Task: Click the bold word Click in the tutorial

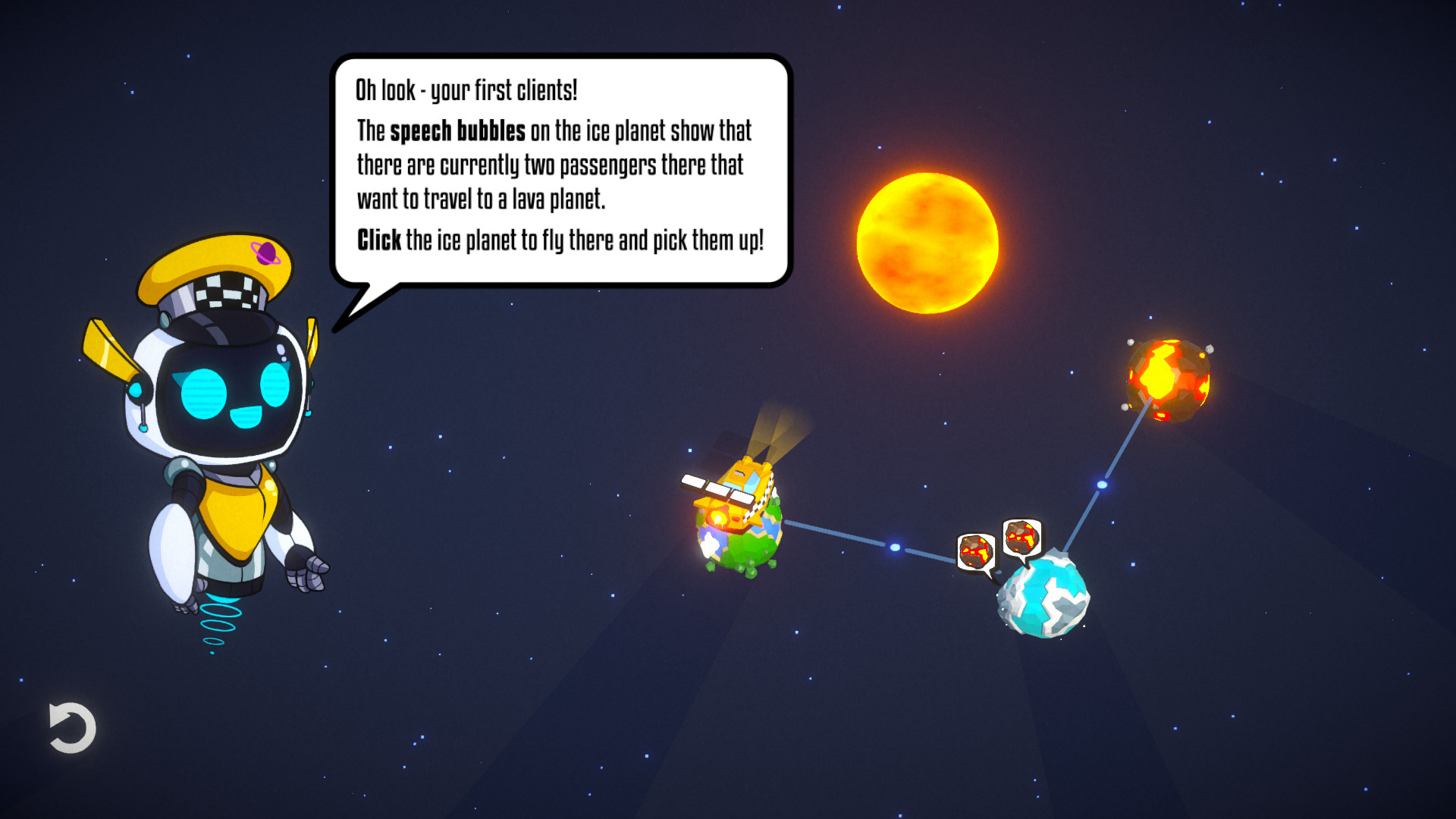Action: click(378, 240)
